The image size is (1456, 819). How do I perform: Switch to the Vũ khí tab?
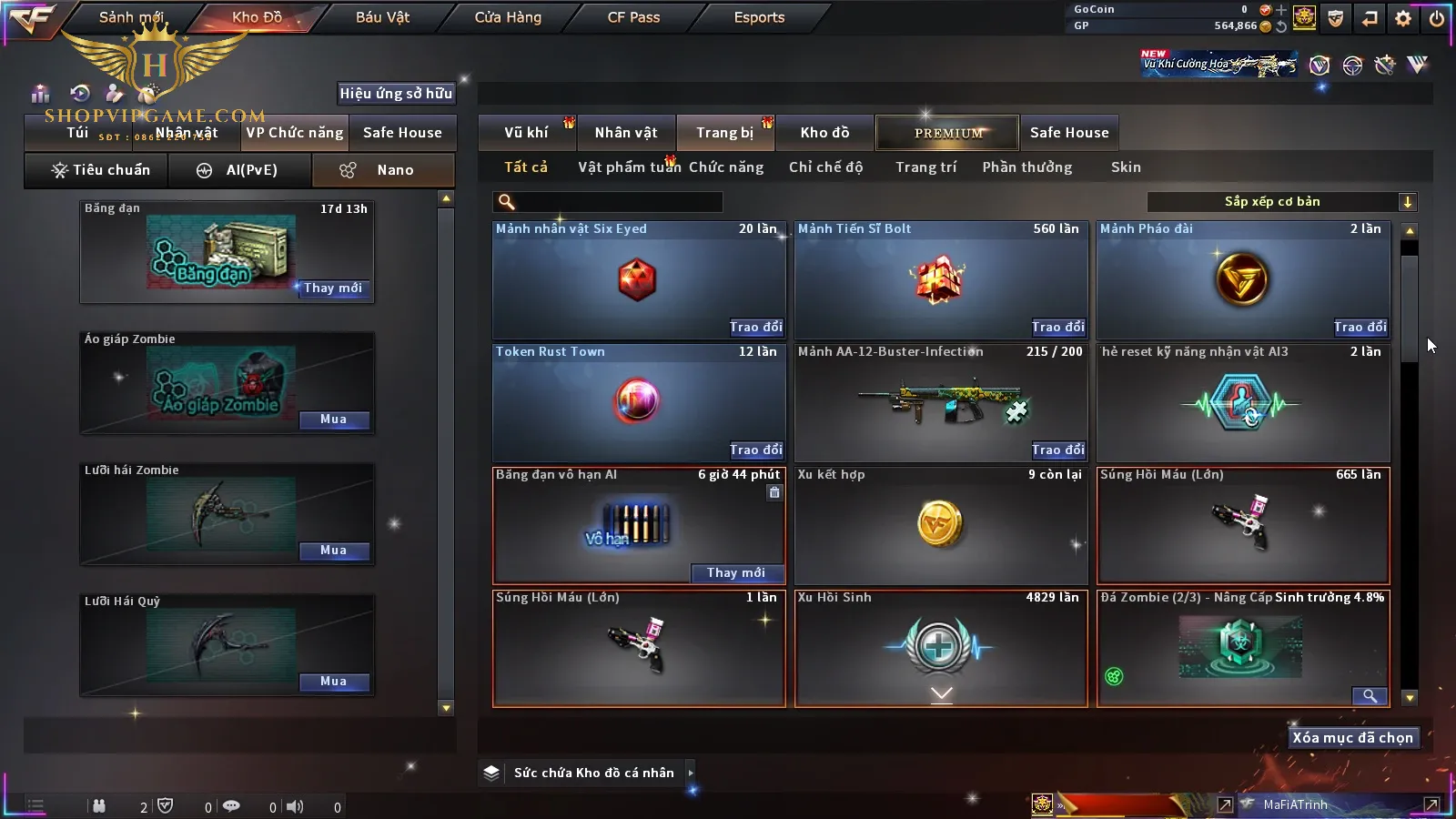526,133
